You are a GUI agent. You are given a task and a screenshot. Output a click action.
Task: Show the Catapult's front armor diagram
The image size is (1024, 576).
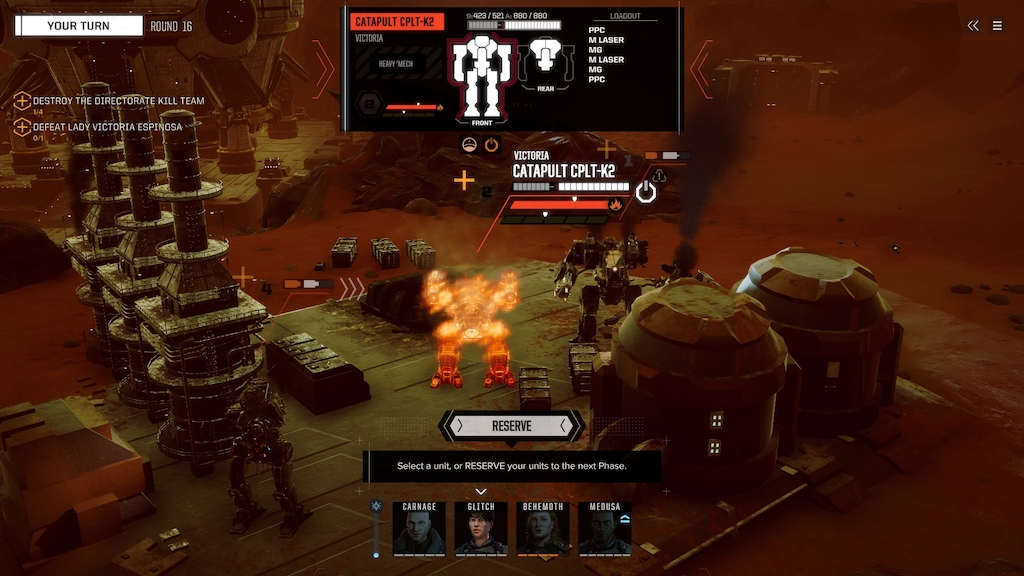(482, 77)
